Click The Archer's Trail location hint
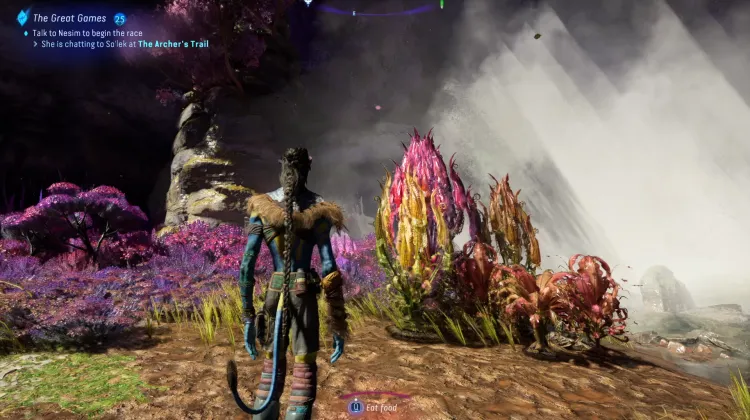Screen dimensions: 750x420 (173, 44)
